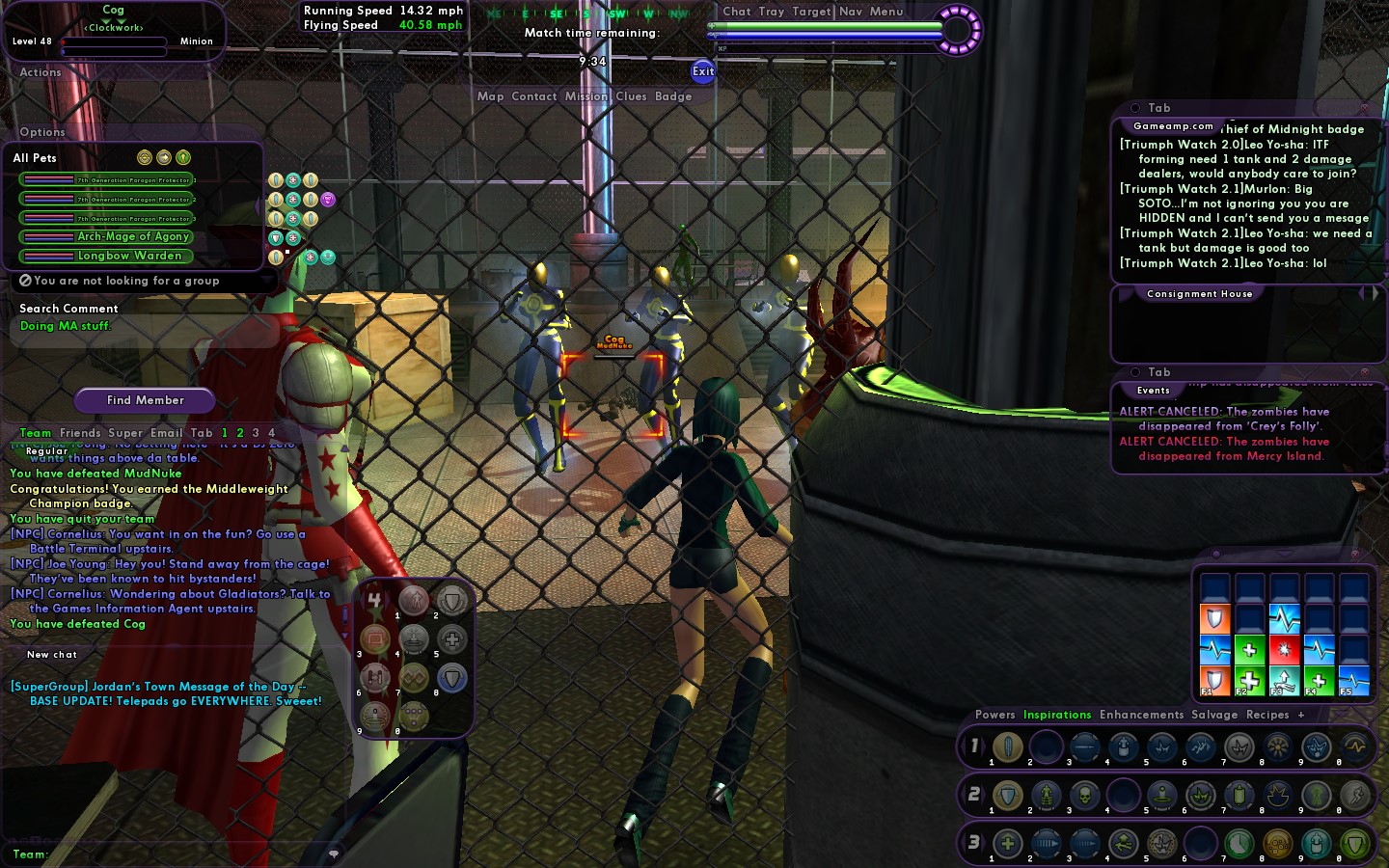Select the Arch-Mage of Agony pet
Screen dimensions: 1389x868
click(x=133, y=236)
